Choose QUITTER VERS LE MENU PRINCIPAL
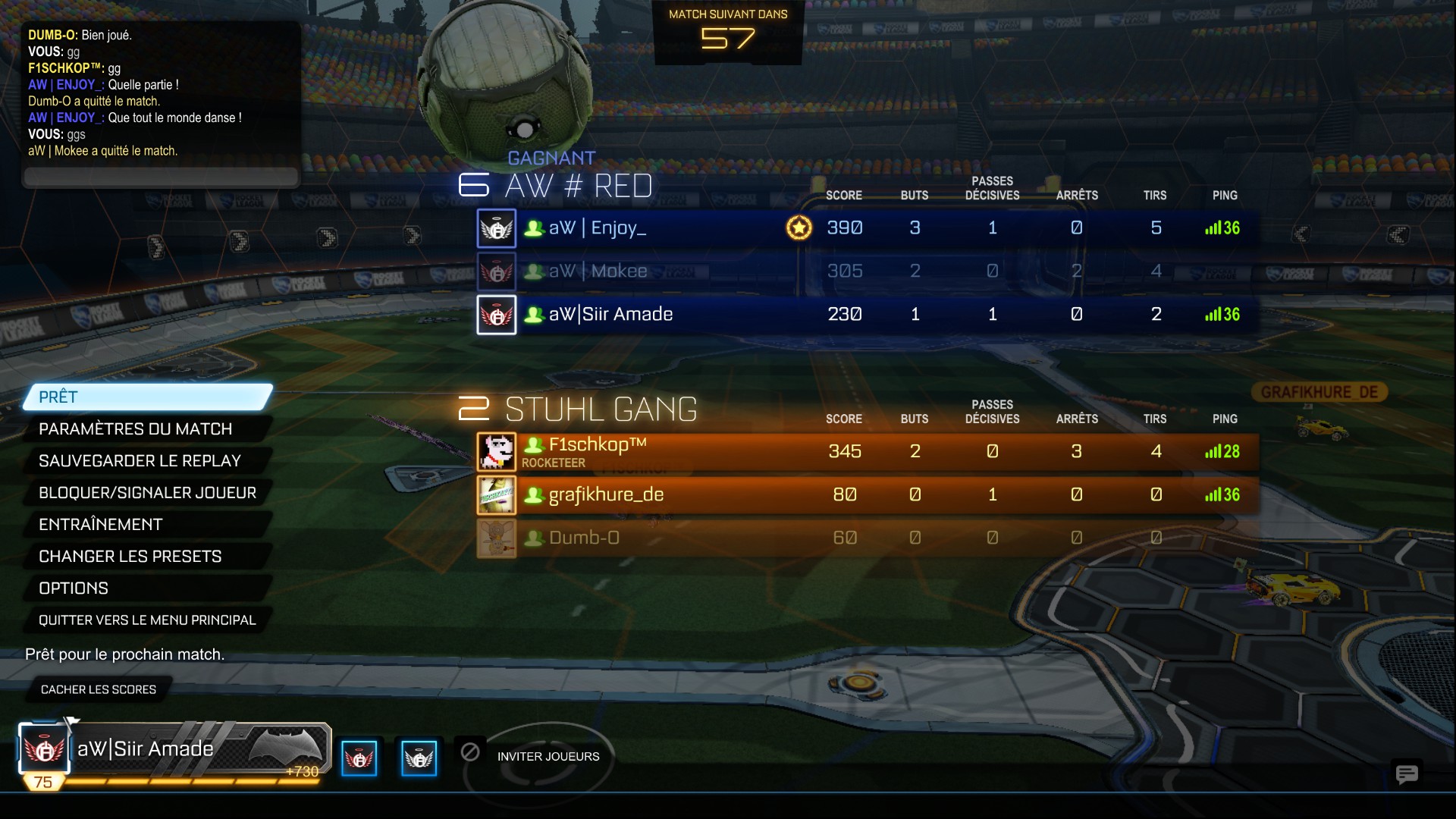This screenshot has width=1456, height=819. (148, 620)
